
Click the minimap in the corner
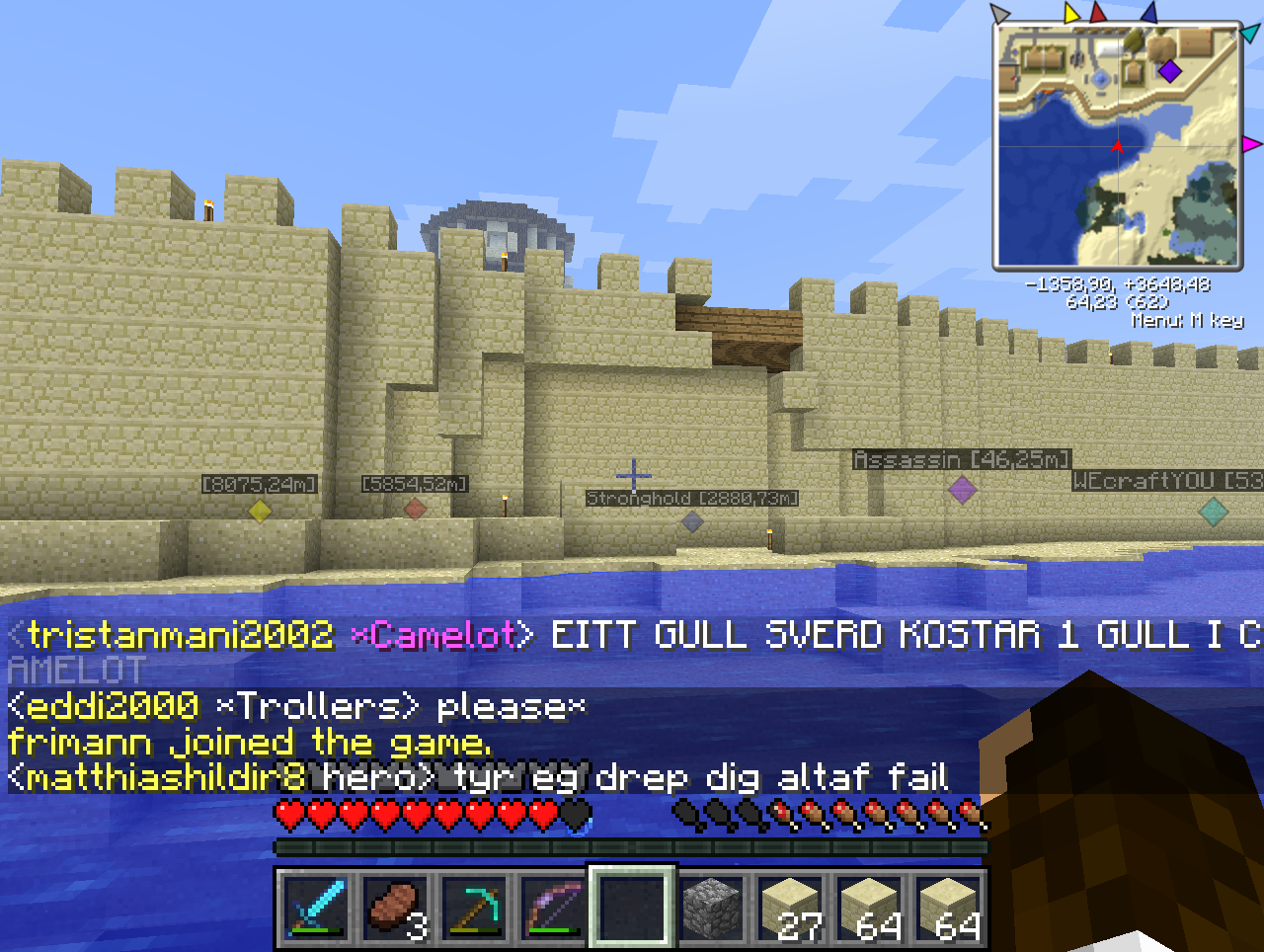pyautogui.click(x=1117, y=146)
